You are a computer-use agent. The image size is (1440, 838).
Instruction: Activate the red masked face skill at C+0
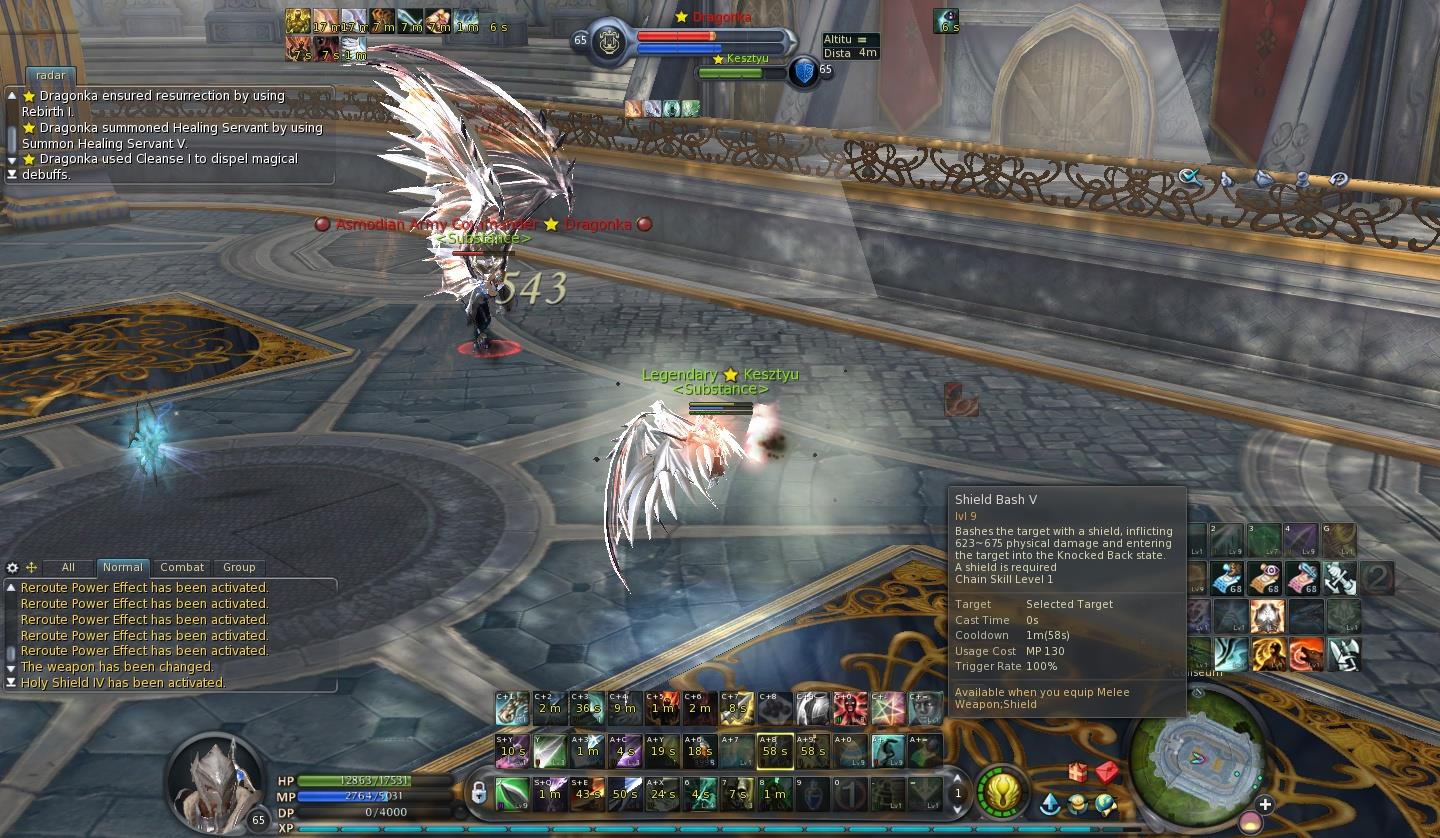coord(848,708)
